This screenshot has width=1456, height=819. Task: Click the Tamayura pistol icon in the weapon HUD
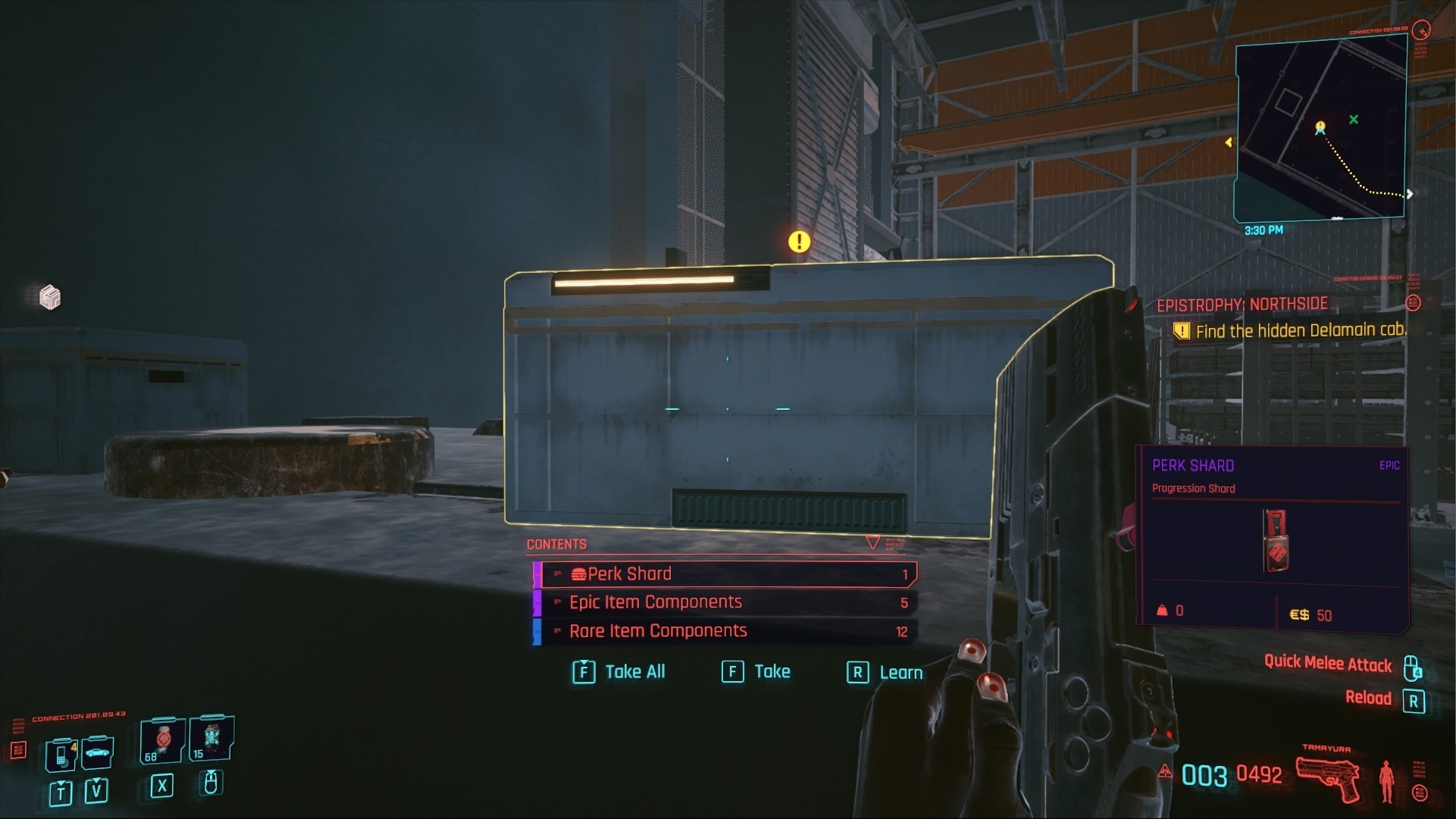click(x=1327, y=778)
